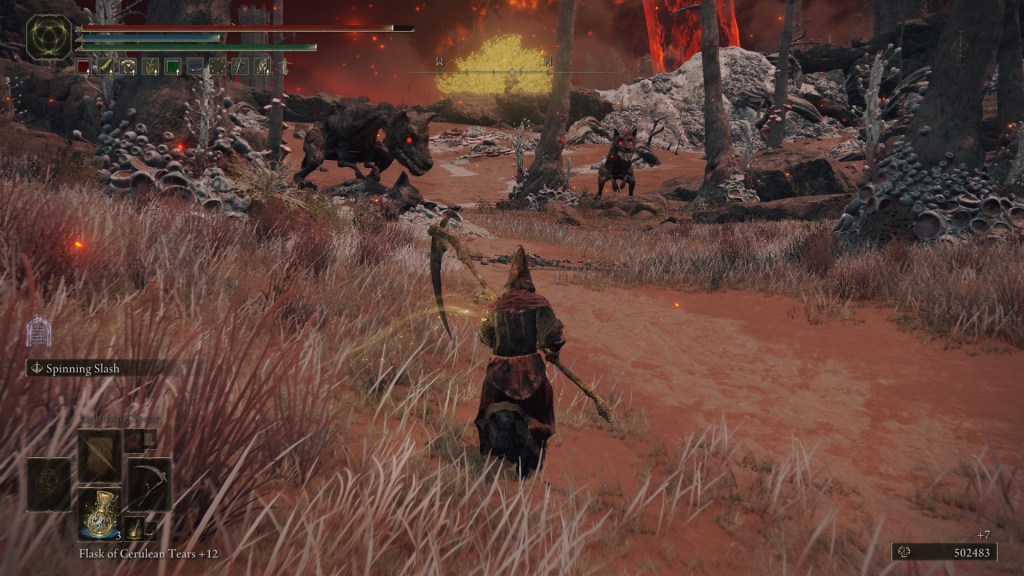
Task: Click the scythe weapon slot
Action: [149, 484]
